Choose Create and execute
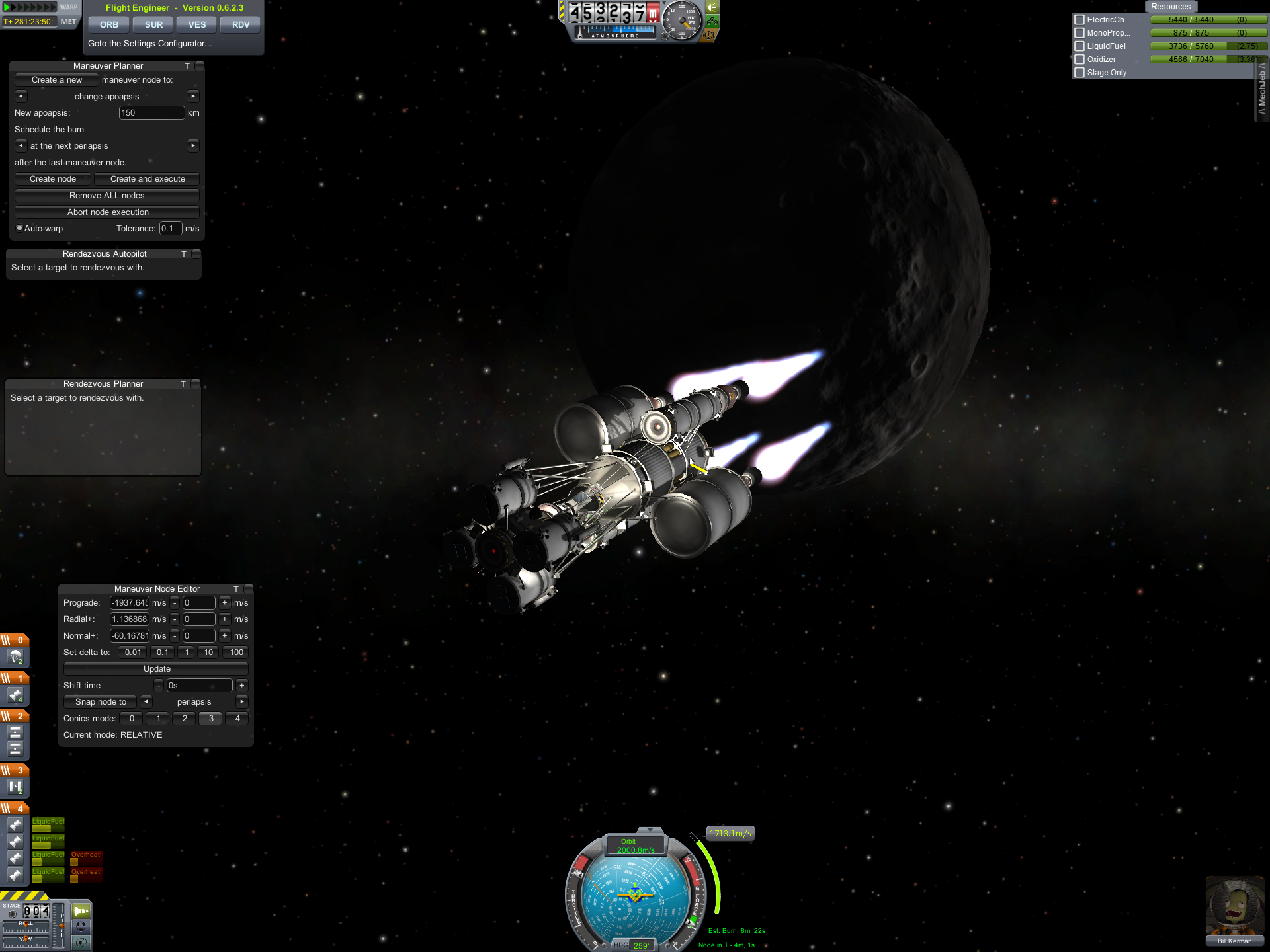Image resolution: width=1270 pixels, height=952 pixels. pos(148,179)
